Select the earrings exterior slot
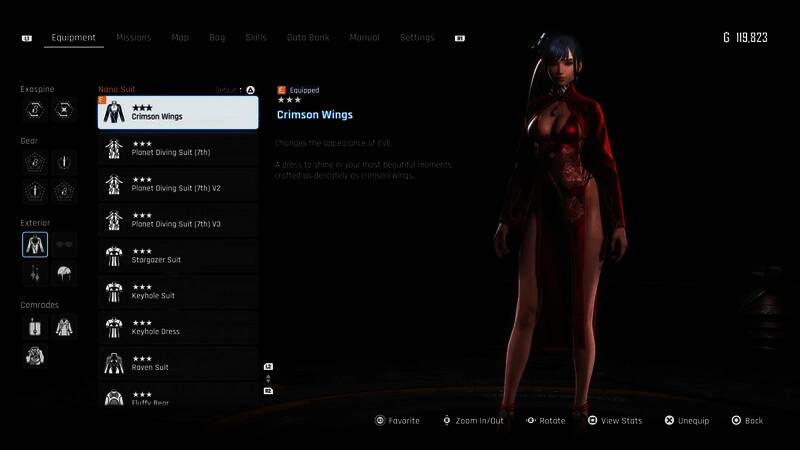Viewport: 800px width, 450px height. click(x=35, y=272)
